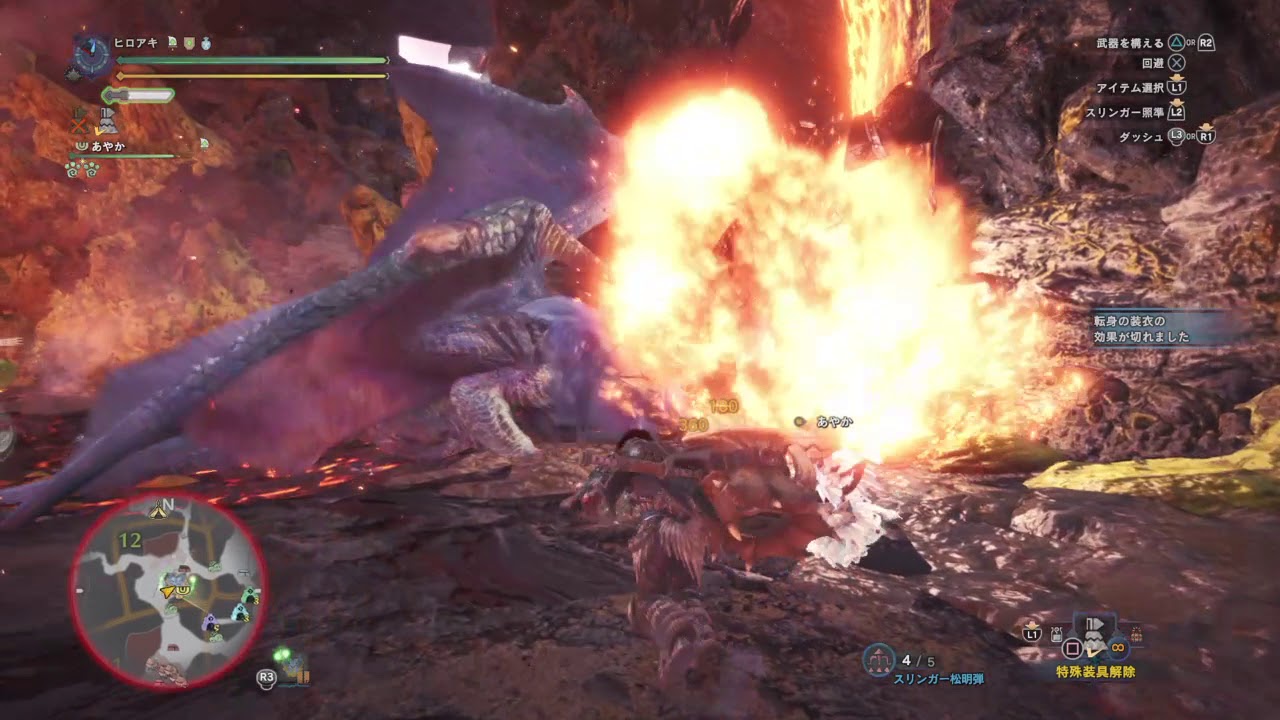Open the circular area minimap

(x=168, y=590)
